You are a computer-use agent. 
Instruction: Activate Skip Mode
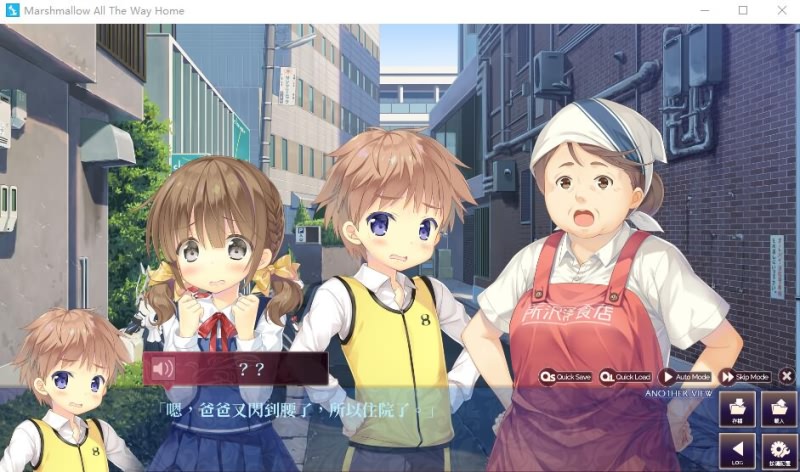coord(745,377)
